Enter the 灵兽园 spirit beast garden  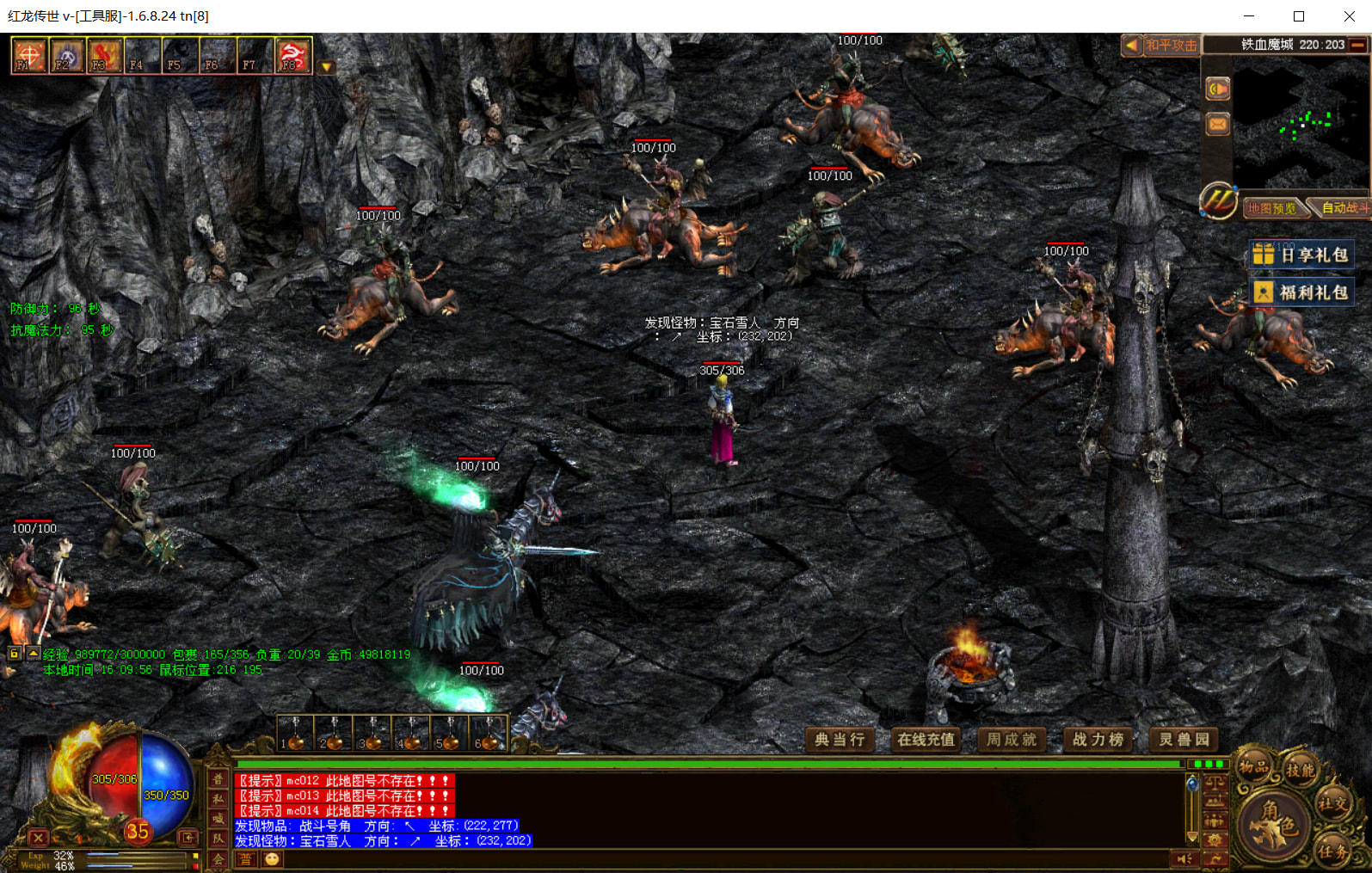tap(1184, 740)
